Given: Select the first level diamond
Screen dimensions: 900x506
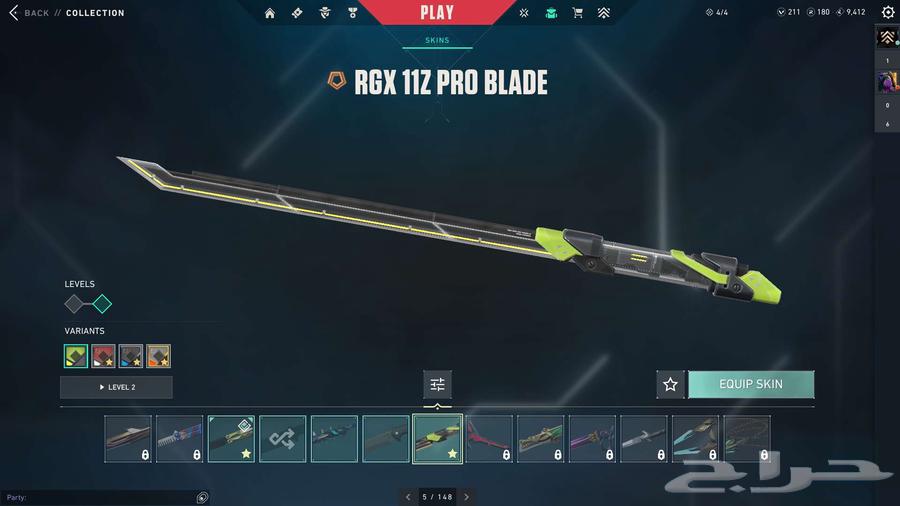Looking at the screenshot, I should (x=75, y=304).
